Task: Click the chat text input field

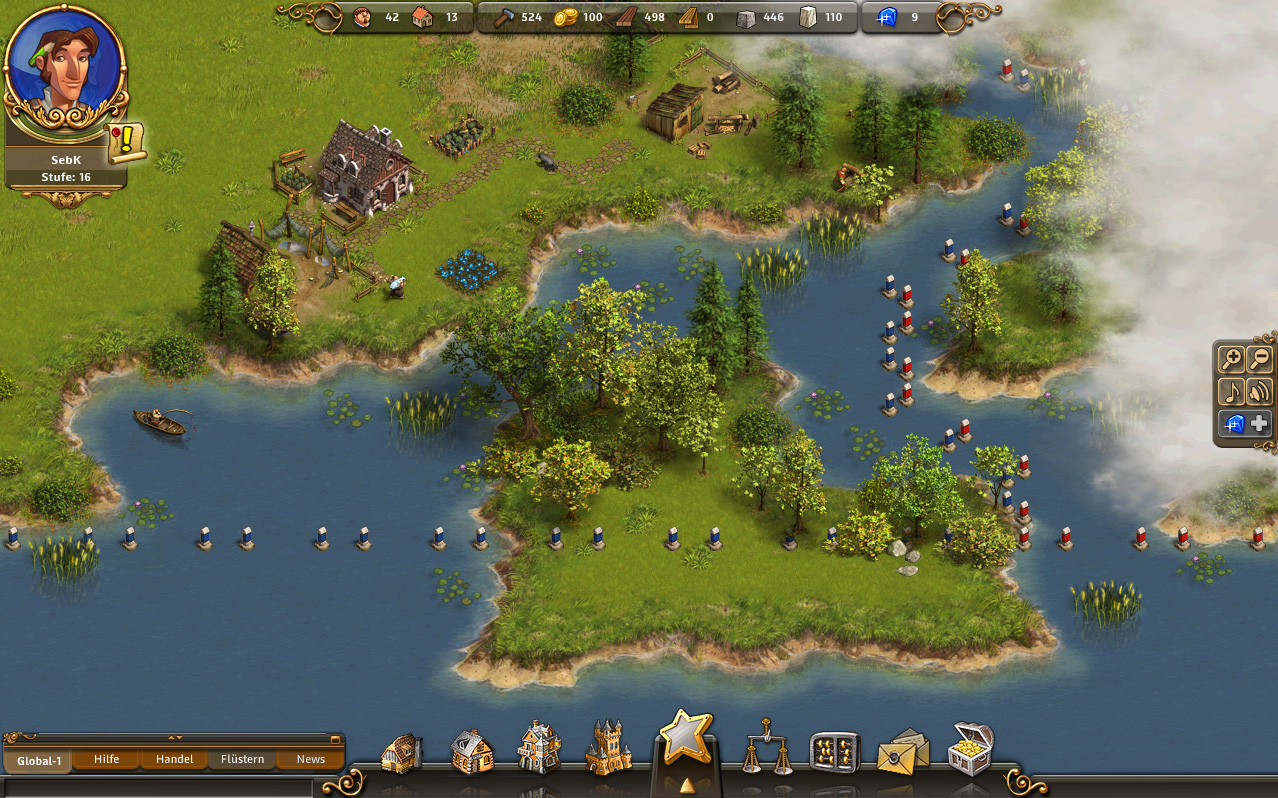Action: (160, 787)
